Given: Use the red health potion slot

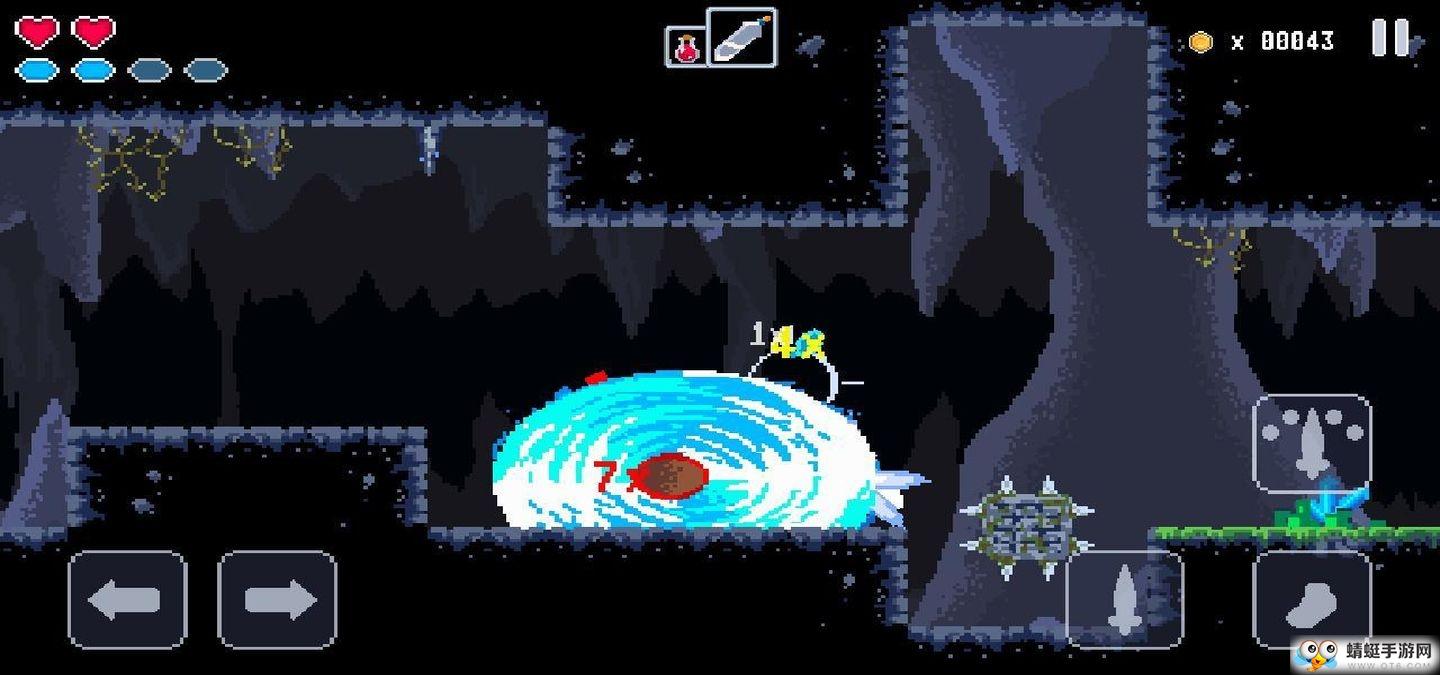Looking at the screenshot, I should pos(686,47).
